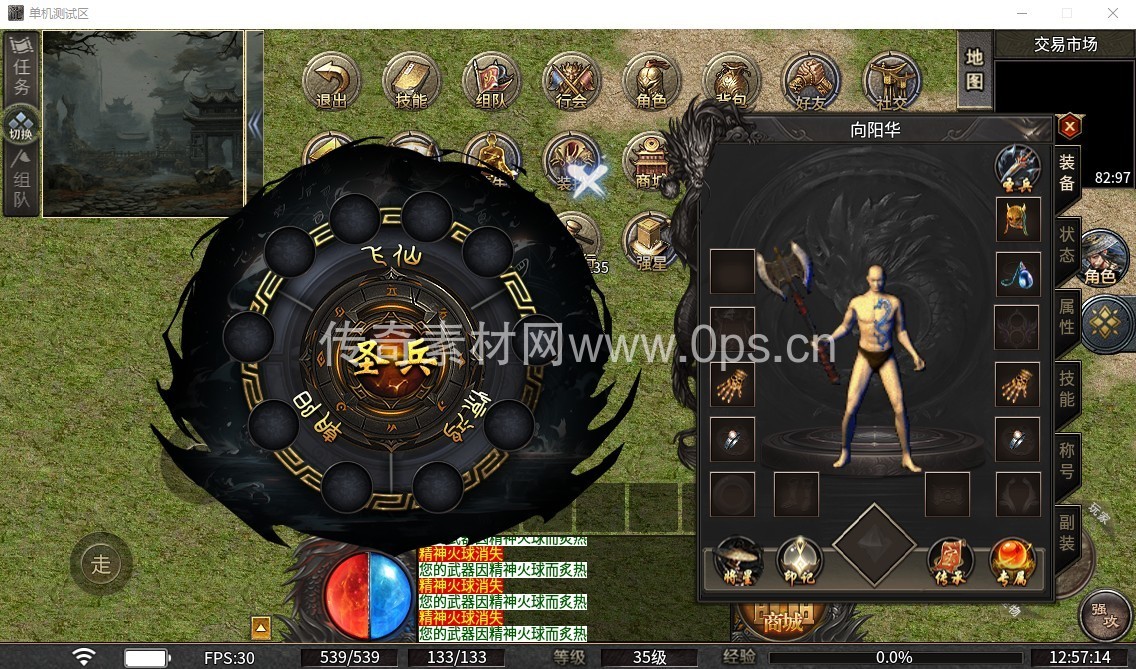The height and width of the screenshot is (669, 1136).
Task: Open the 地图 (Map) tab
Action: tap(975, 69)
